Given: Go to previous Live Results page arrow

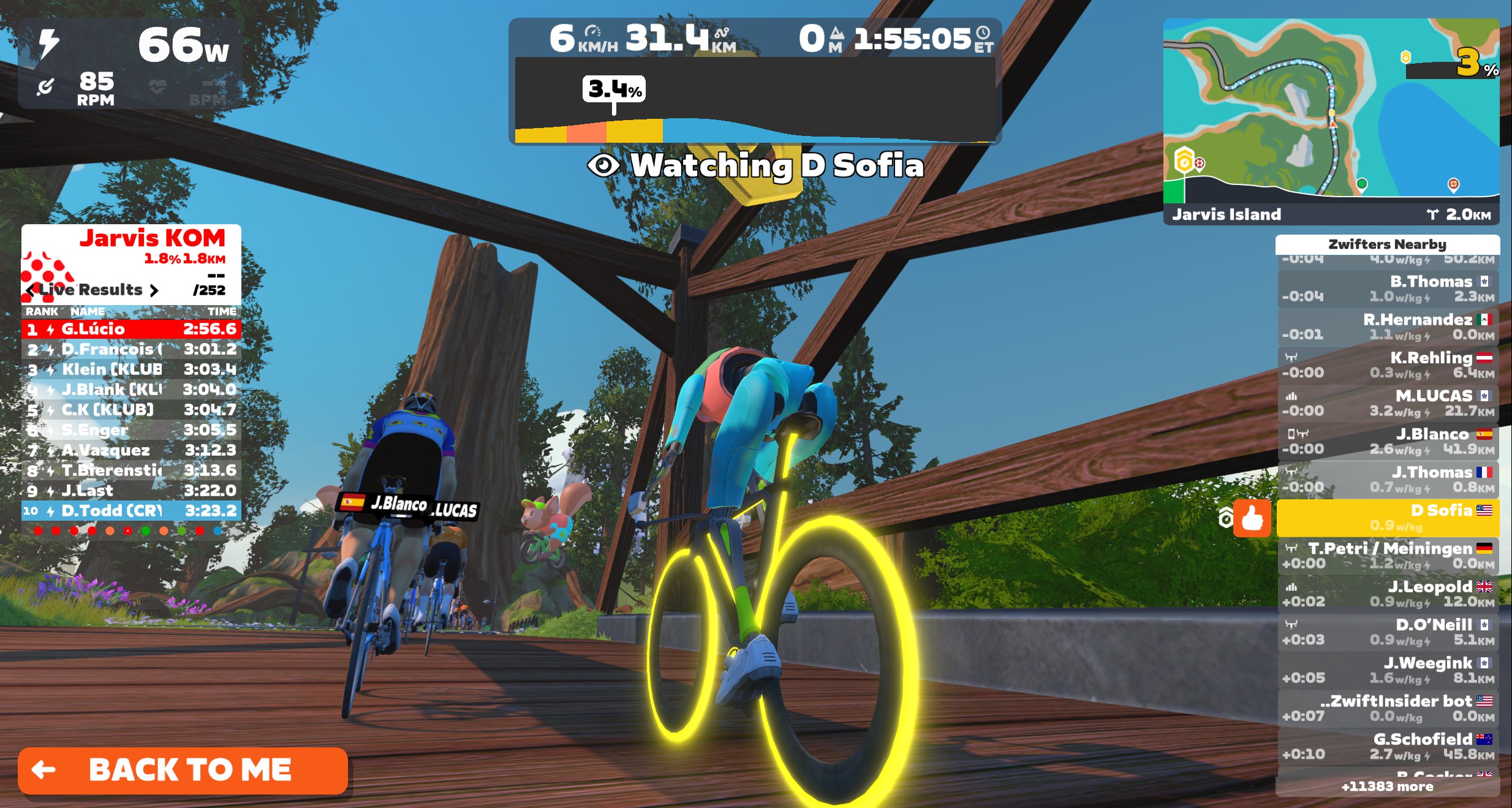Looking at the screenshot, I should (31, 290).
